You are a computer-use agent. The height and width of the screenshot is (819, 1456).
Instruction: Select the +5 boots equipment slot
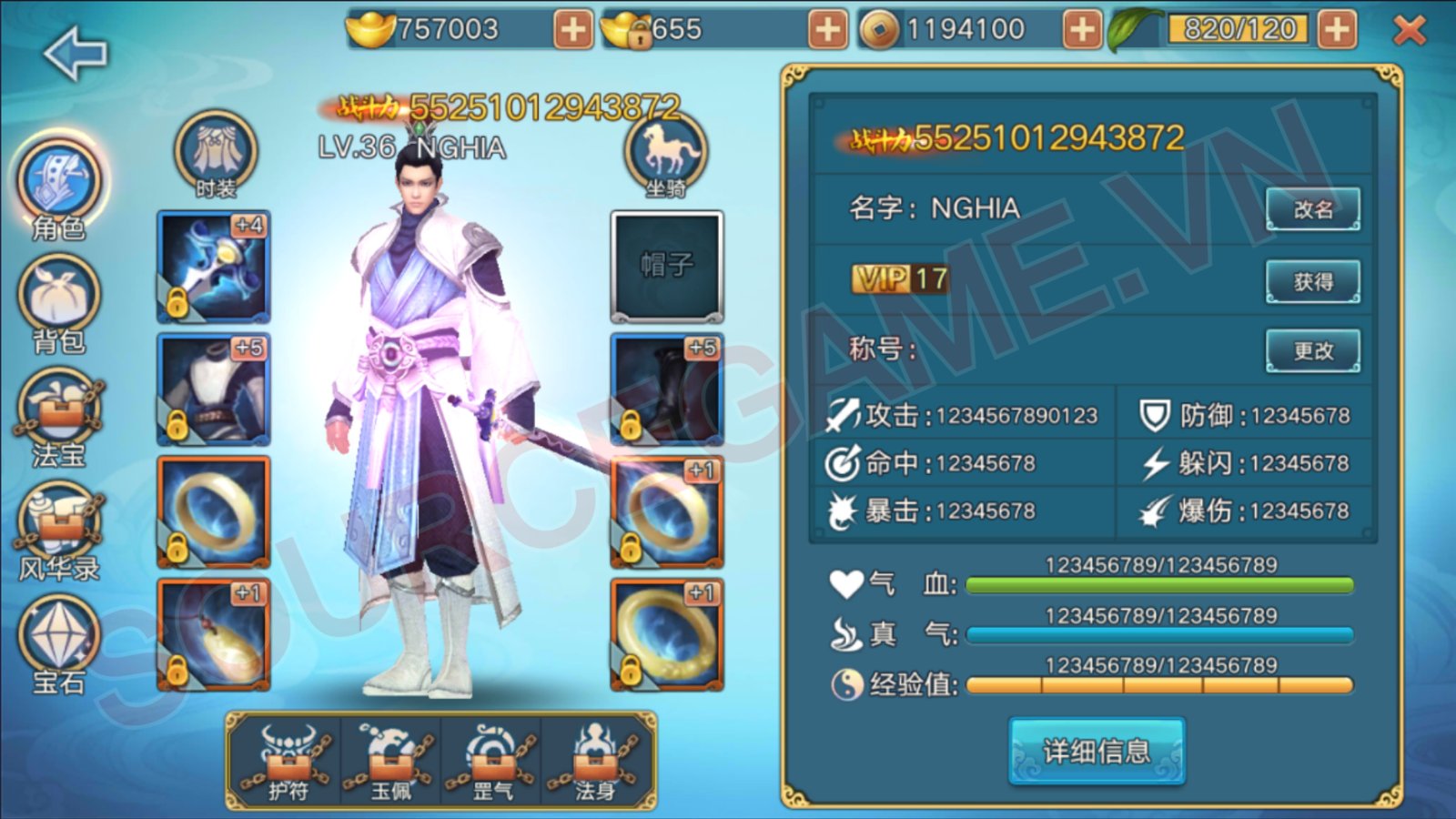(667, 389)
